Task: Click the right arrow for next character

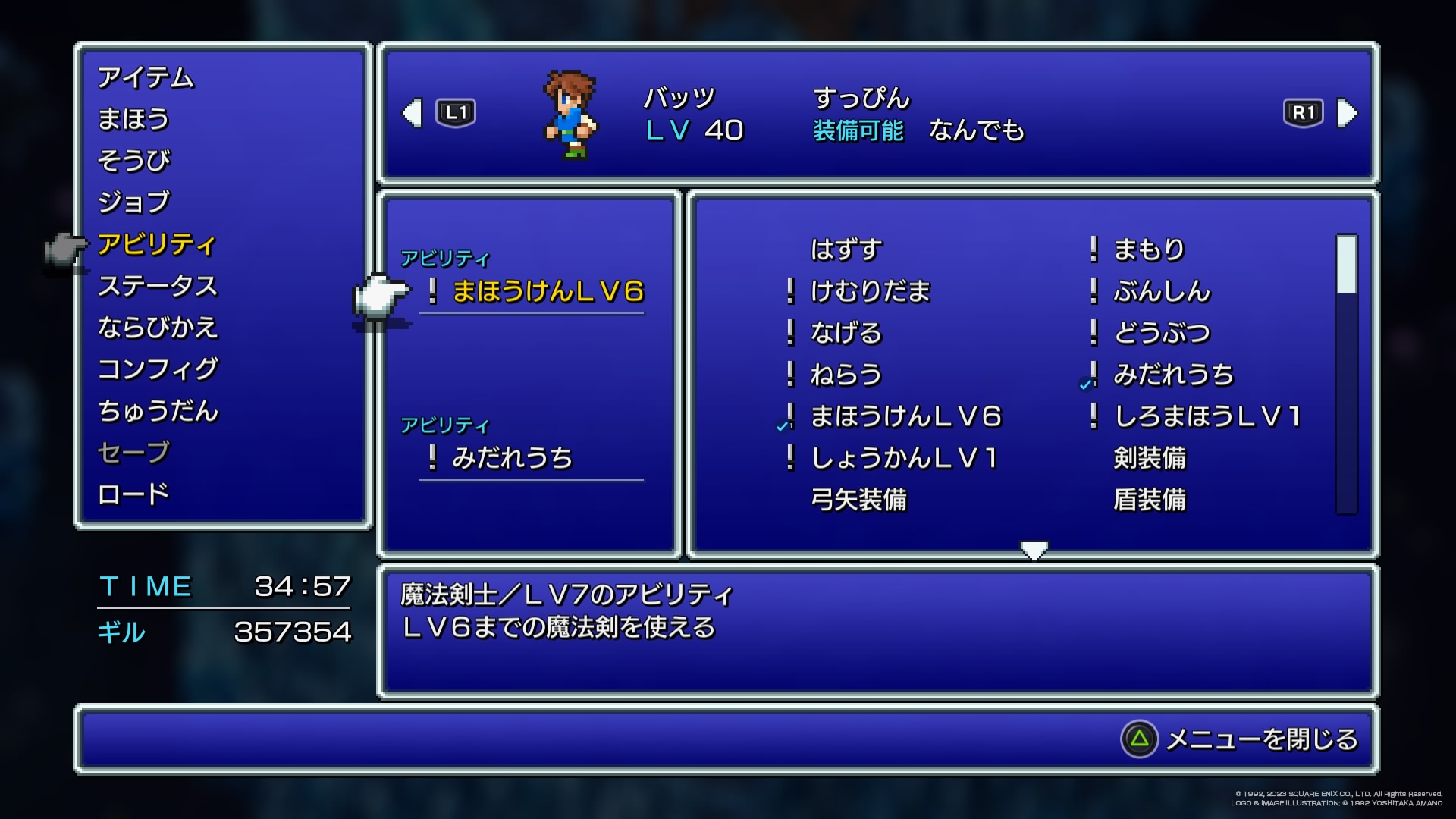Action: 1347,114
